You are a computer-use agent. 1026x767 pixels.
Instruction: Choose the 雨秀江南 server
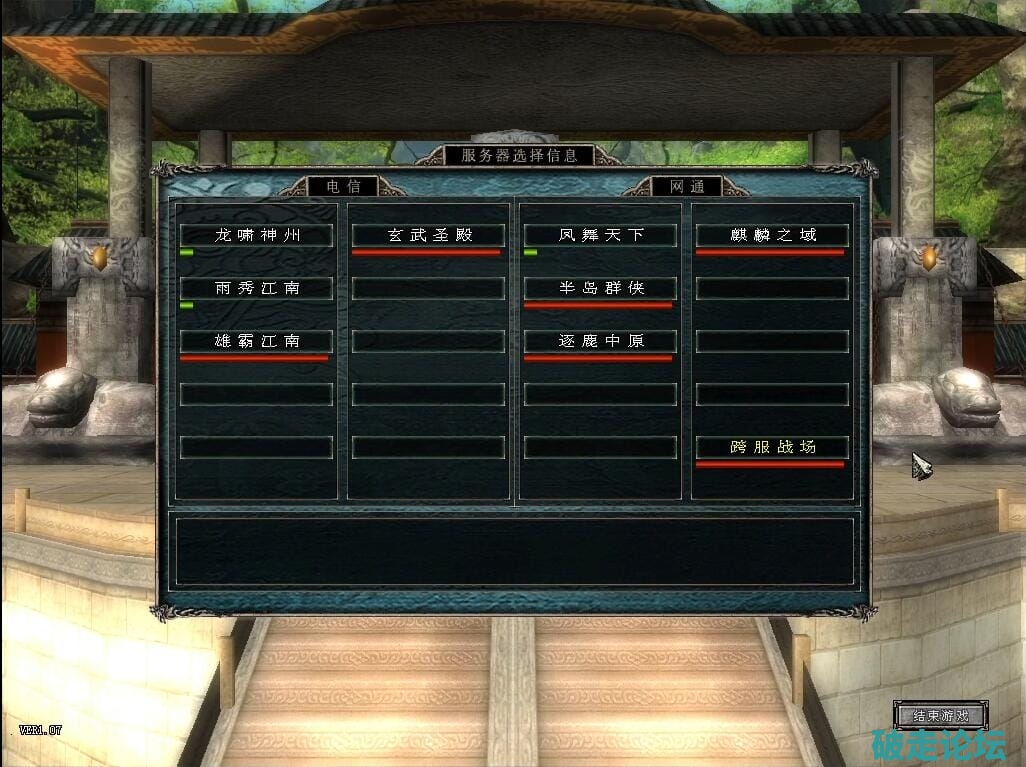256,288
